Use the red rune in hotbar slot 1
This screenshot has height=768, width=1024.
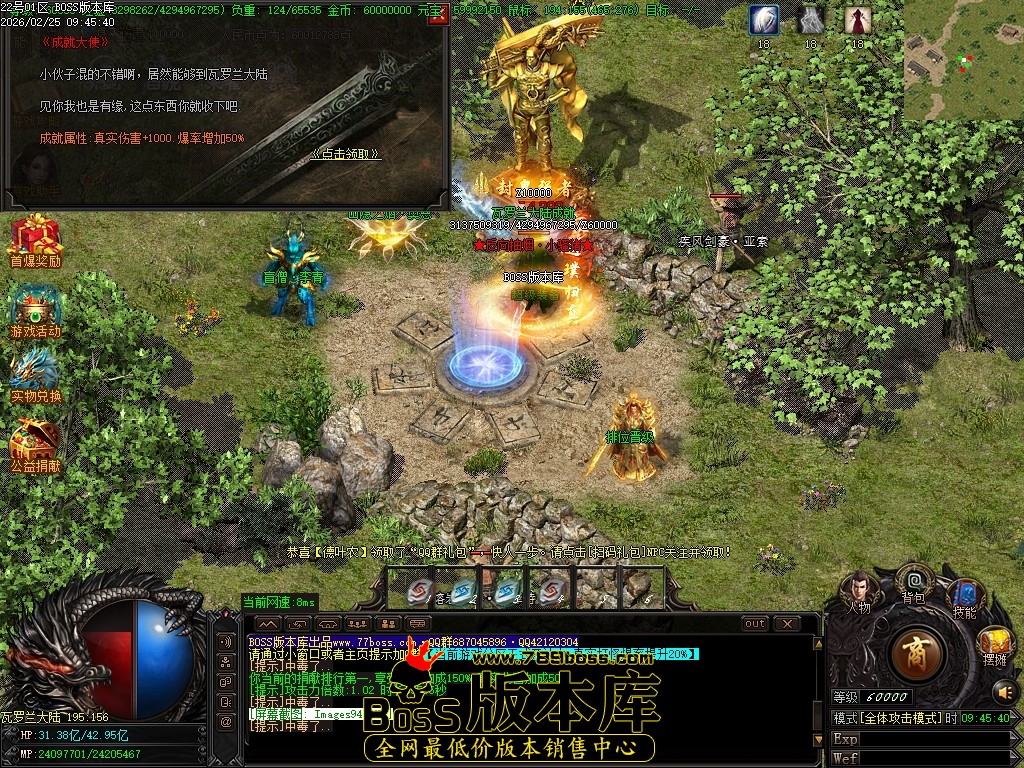click(417, 590)
